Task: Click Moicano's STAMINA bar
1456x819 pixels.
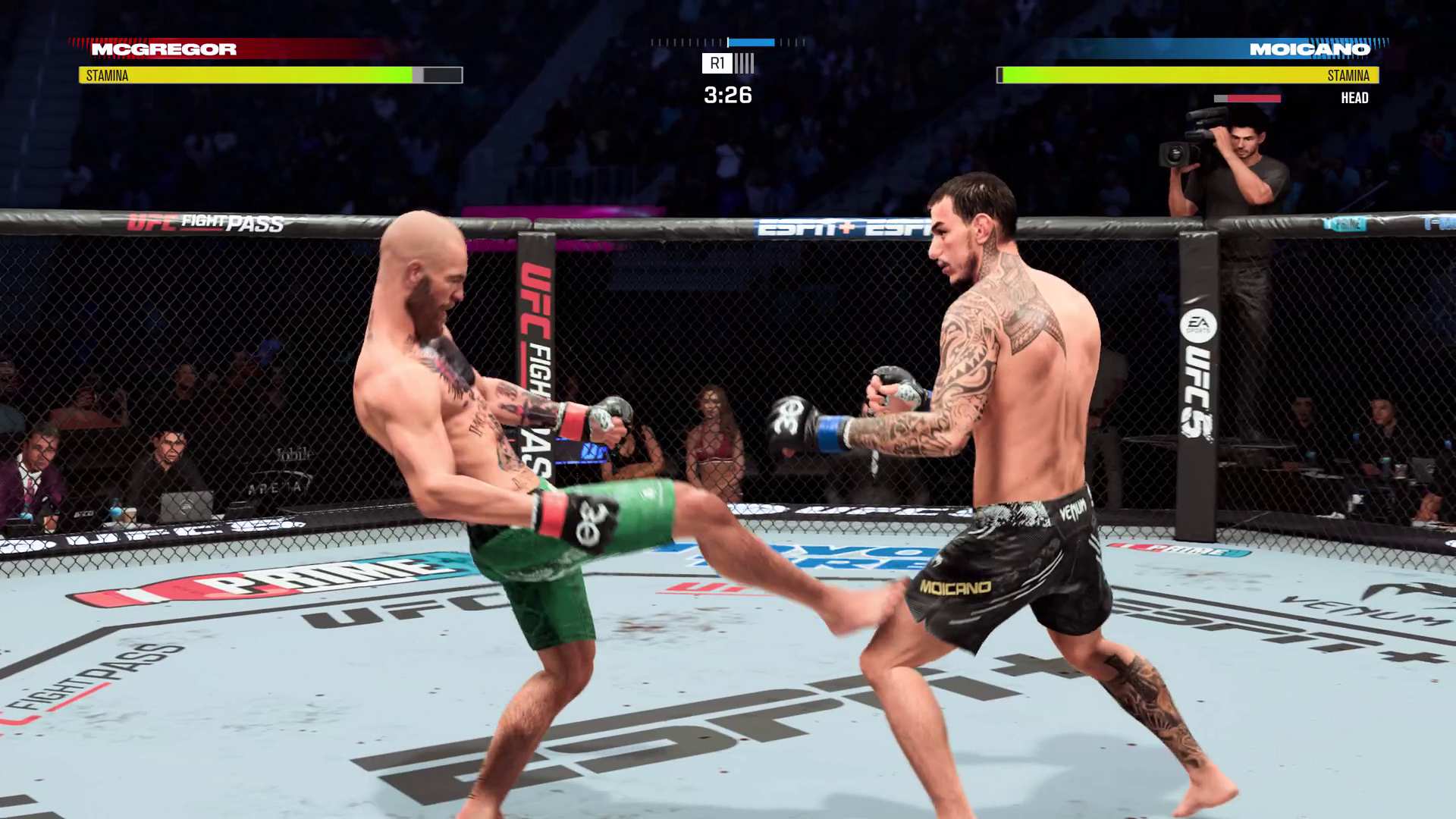Action: pos(1183,75)
